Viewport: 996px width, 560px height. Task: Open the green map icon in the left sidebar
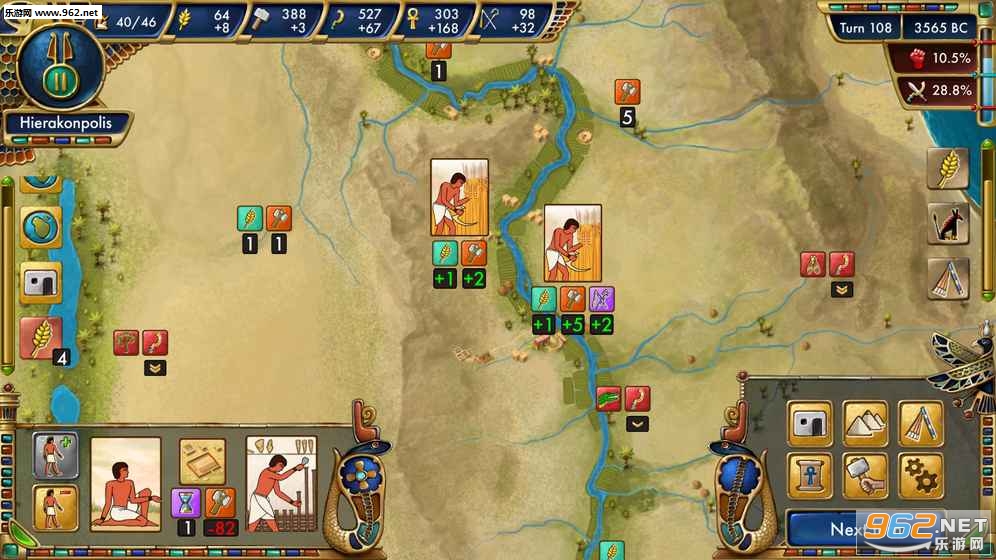click(41, 228)
